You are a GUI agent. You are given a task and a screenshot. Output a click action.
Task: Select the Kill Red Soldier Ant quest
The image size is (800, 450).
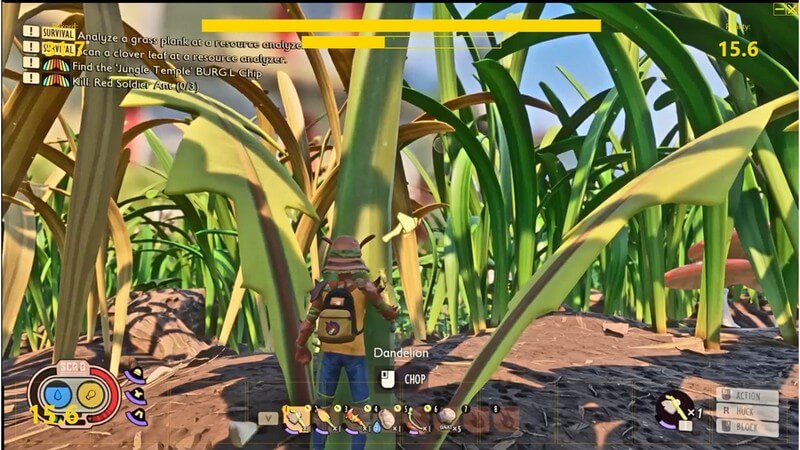(x=137, y=82)
